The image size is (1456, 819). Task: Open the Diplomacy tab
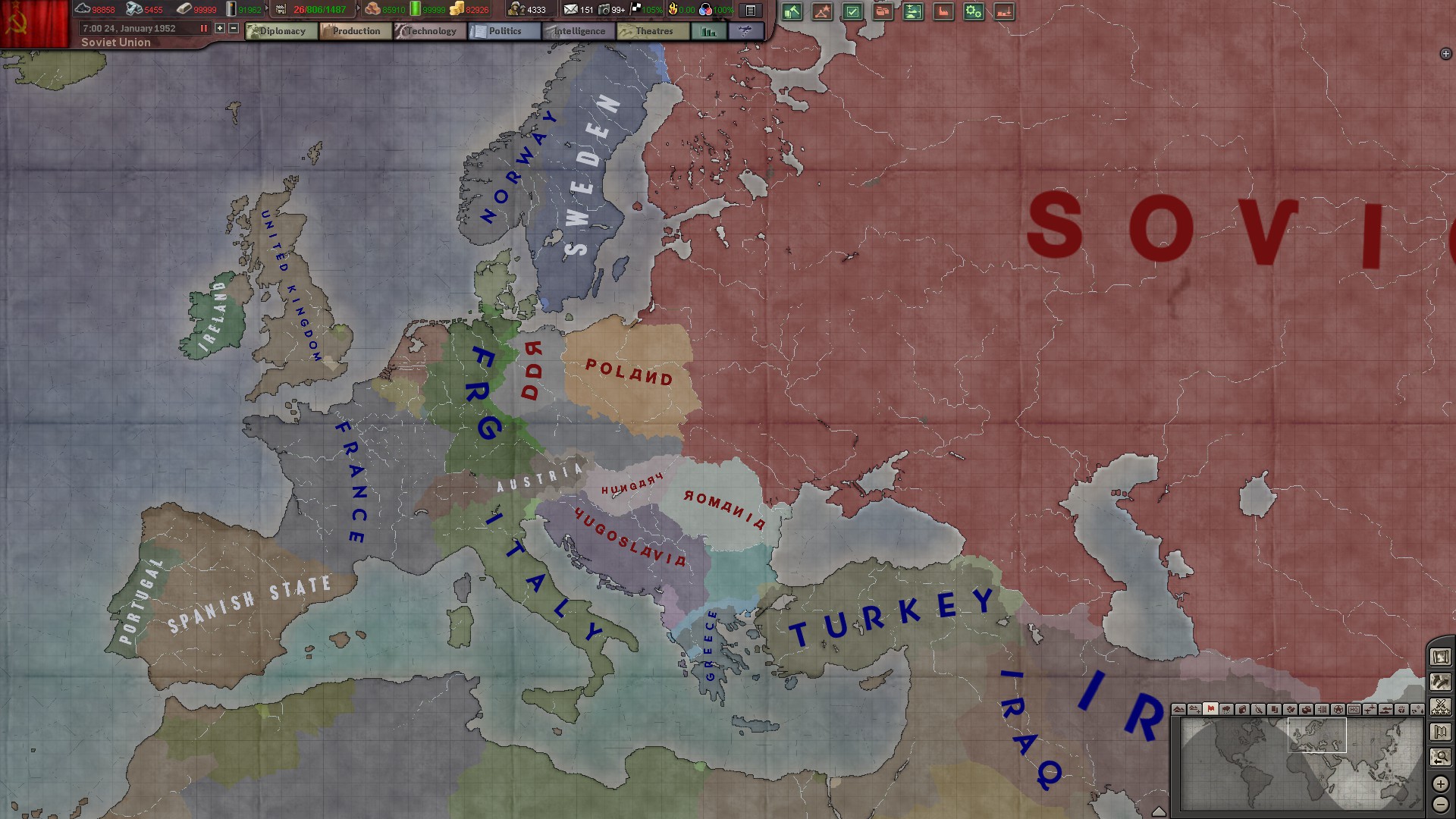pos(282,31)
